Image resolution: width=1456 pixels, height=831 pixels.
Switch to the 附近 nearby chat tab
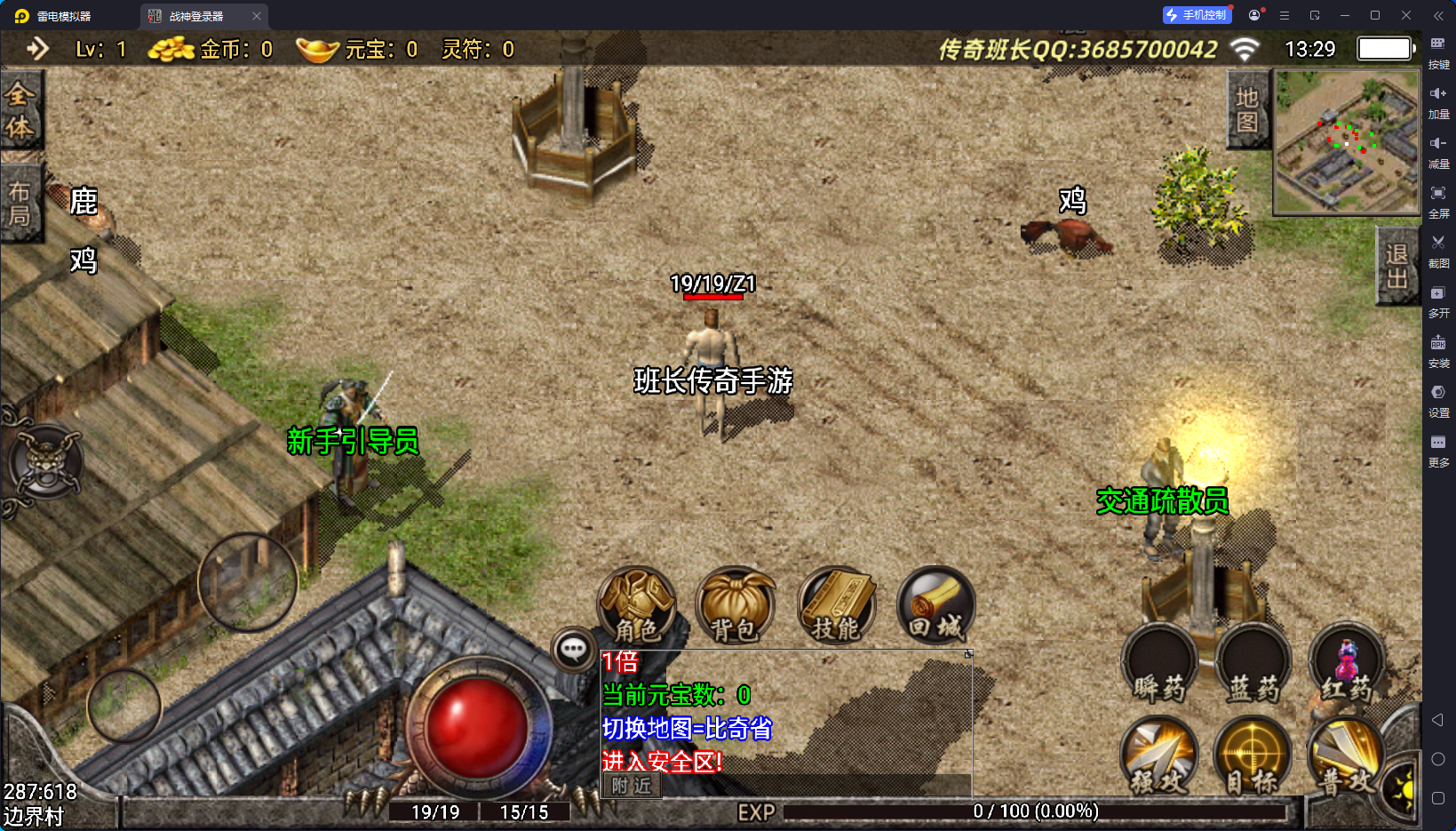click(x=632, y=786)
